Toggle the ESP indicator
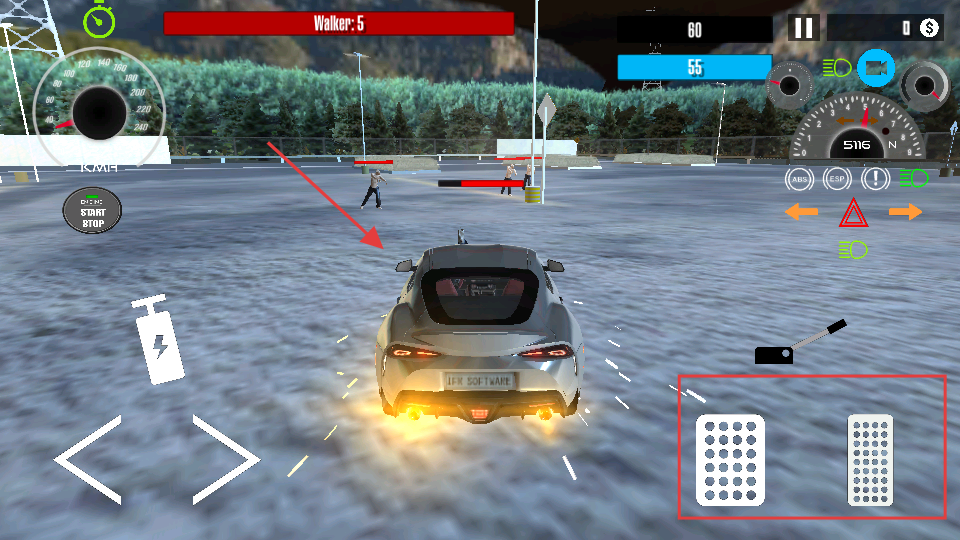 click(x=836, y=180)
